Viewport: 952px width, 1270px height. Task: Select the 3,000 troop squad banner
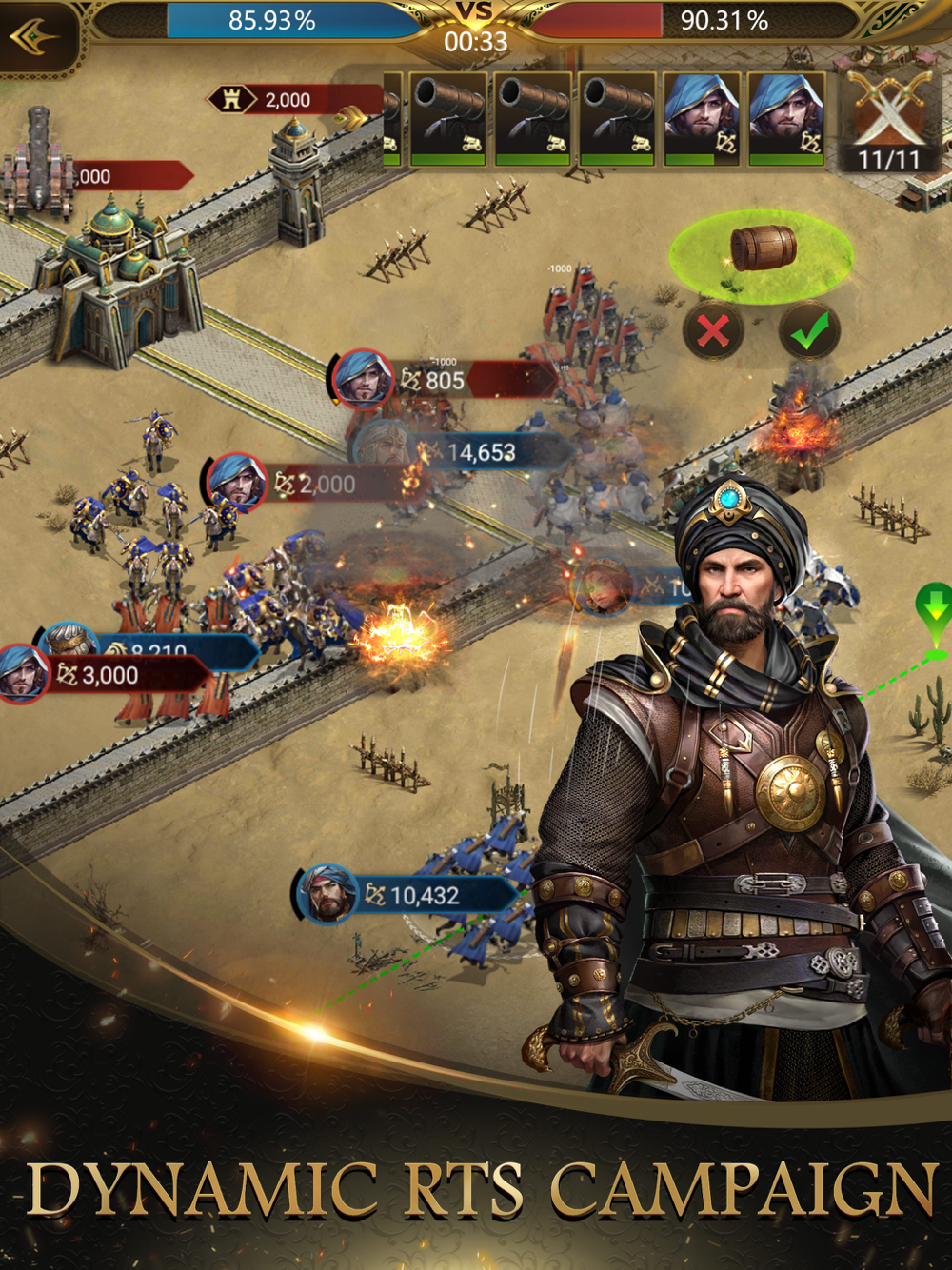[x=107, y=675]
